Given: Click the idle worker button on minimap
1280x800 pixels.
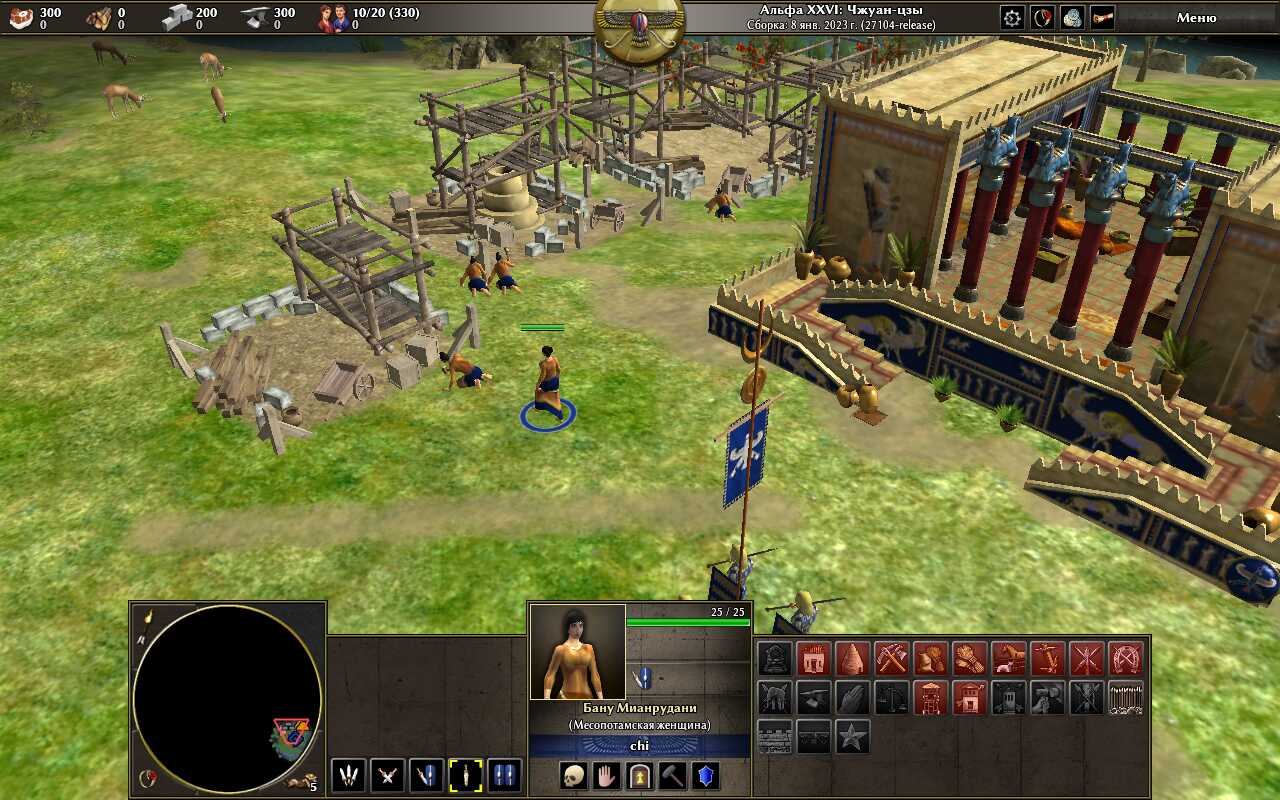Looking at the screenshot, I should click(x=300, y=781).
